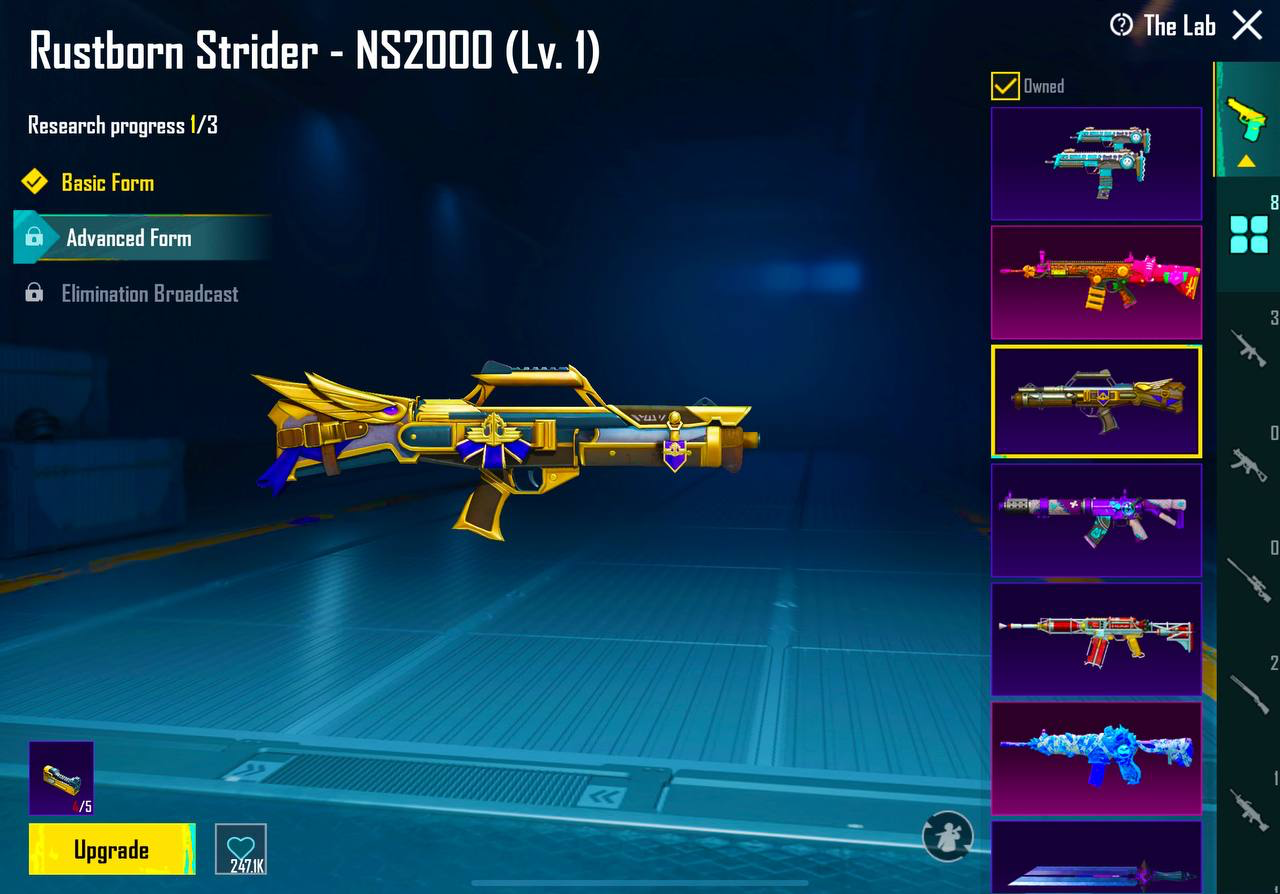The width and height of the screenshot is (1280, 894).
Task: Select the blue icy rifle skin thumbnail
Action: point(1096,757)
